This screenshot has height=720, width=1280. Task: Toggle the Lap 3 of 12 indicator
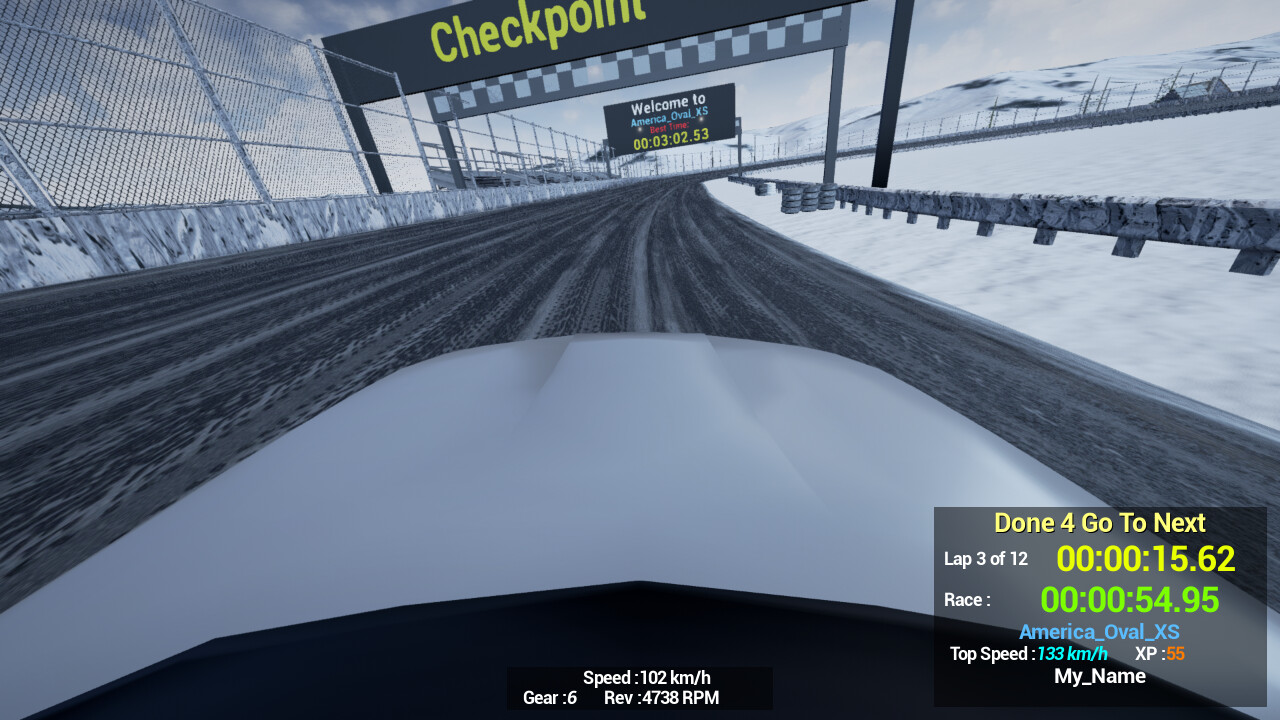[x=986, y=559]
